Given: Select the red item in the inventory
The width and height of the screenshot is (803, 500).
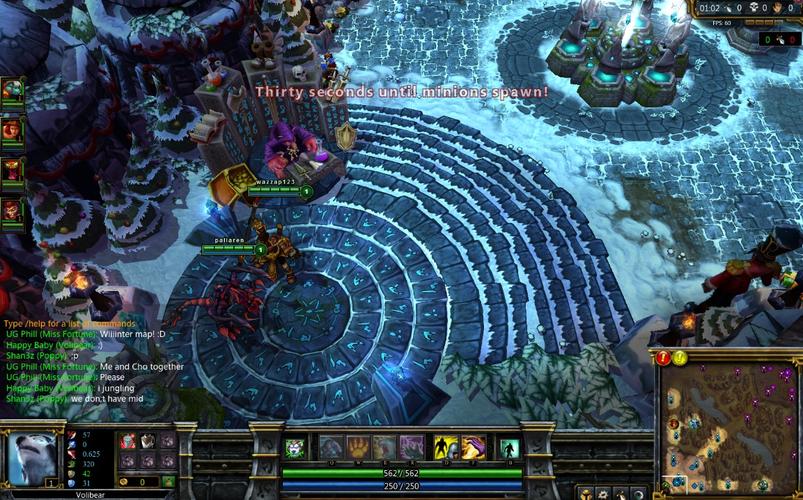Looking at the screenshot, I should (x=128, y=441).
